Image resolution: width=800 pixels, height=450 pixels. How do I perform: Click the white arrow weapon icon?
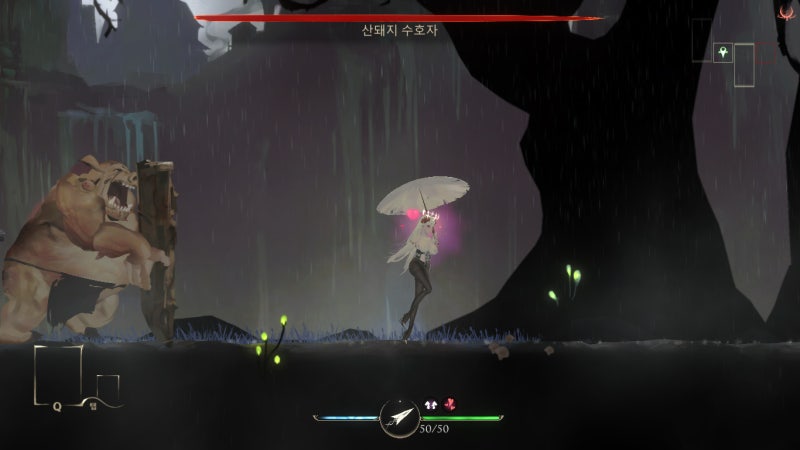coord(400,416)
